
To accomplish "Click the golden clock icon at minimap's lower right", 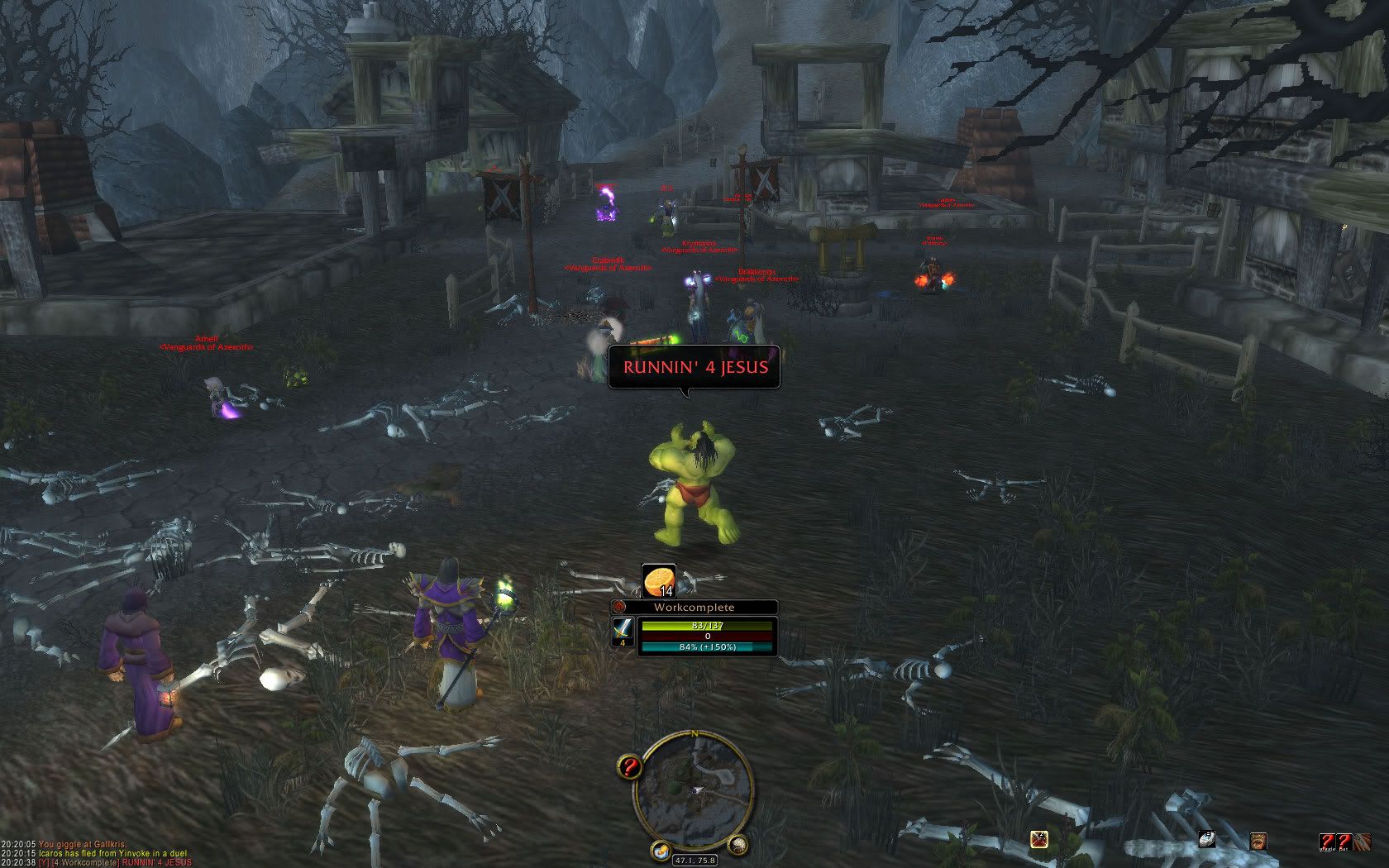I will click(737, 847).
